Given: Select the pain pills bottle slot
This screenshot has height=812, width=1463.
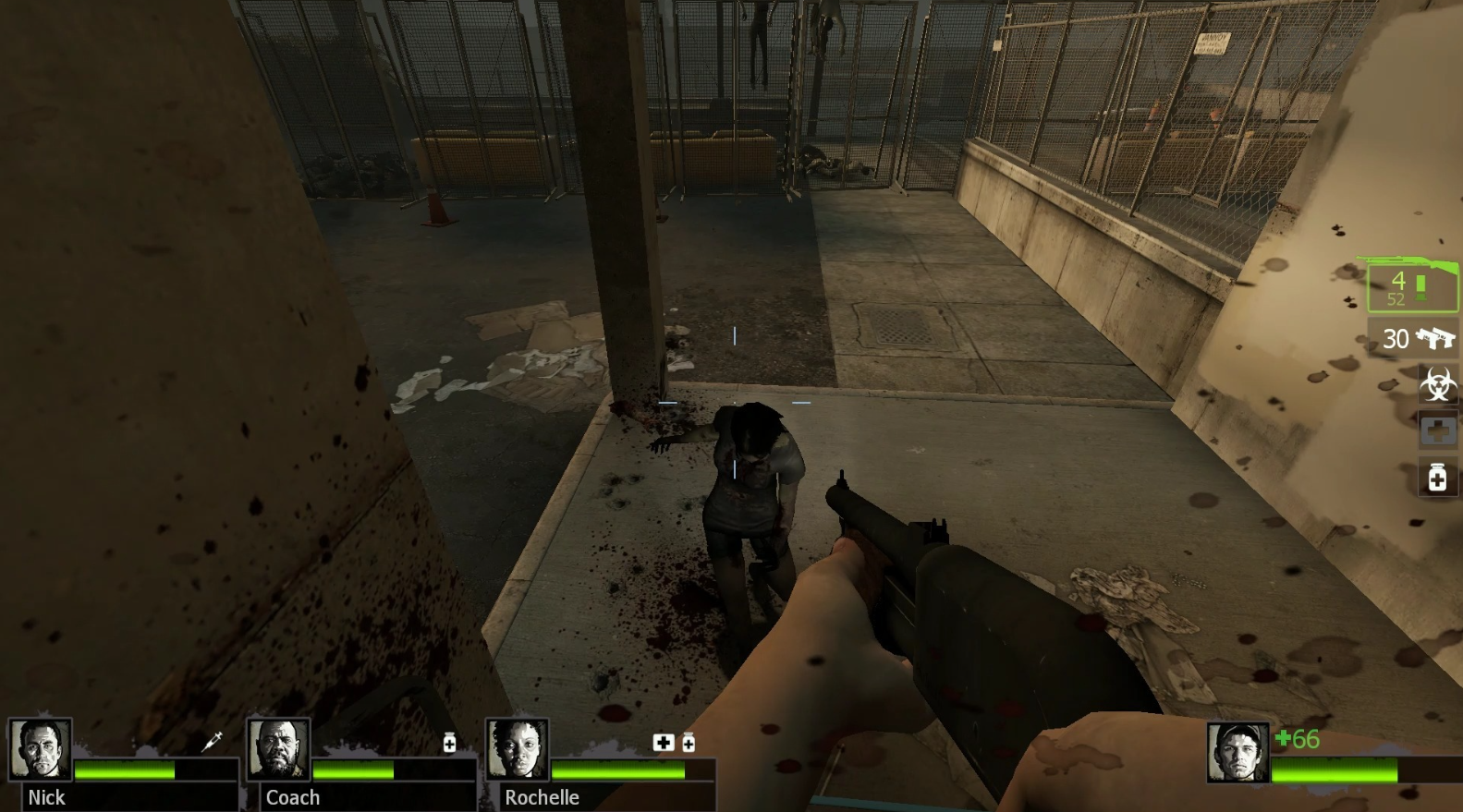Looking at the screenshot, I should 1438,478.
